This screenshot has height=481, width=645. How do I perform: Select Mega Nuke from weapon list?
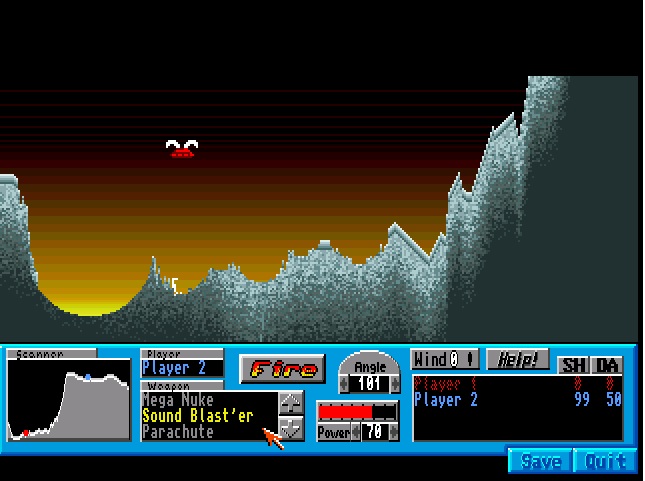click(178, 400)
